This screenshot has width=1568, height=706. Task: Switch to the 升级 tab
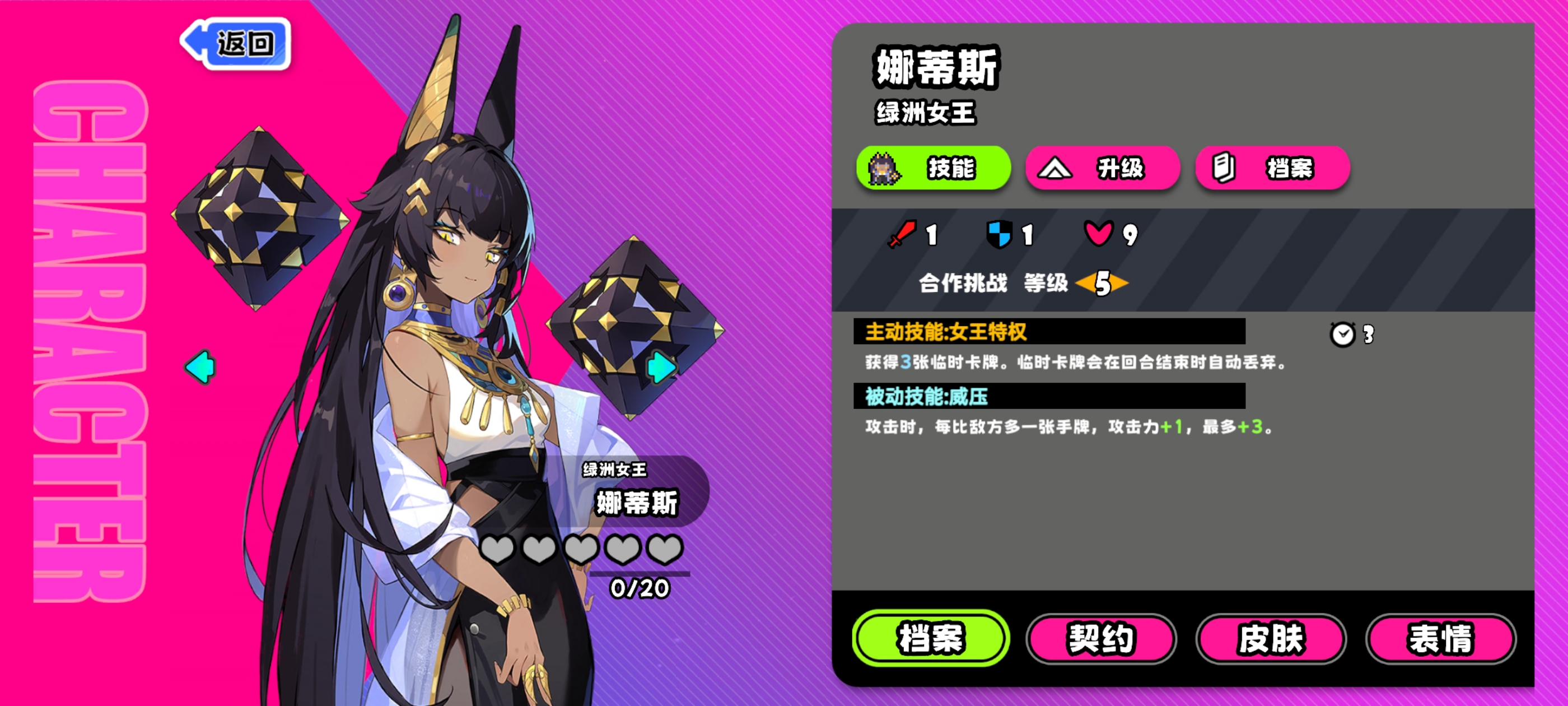pos(1103,168)
